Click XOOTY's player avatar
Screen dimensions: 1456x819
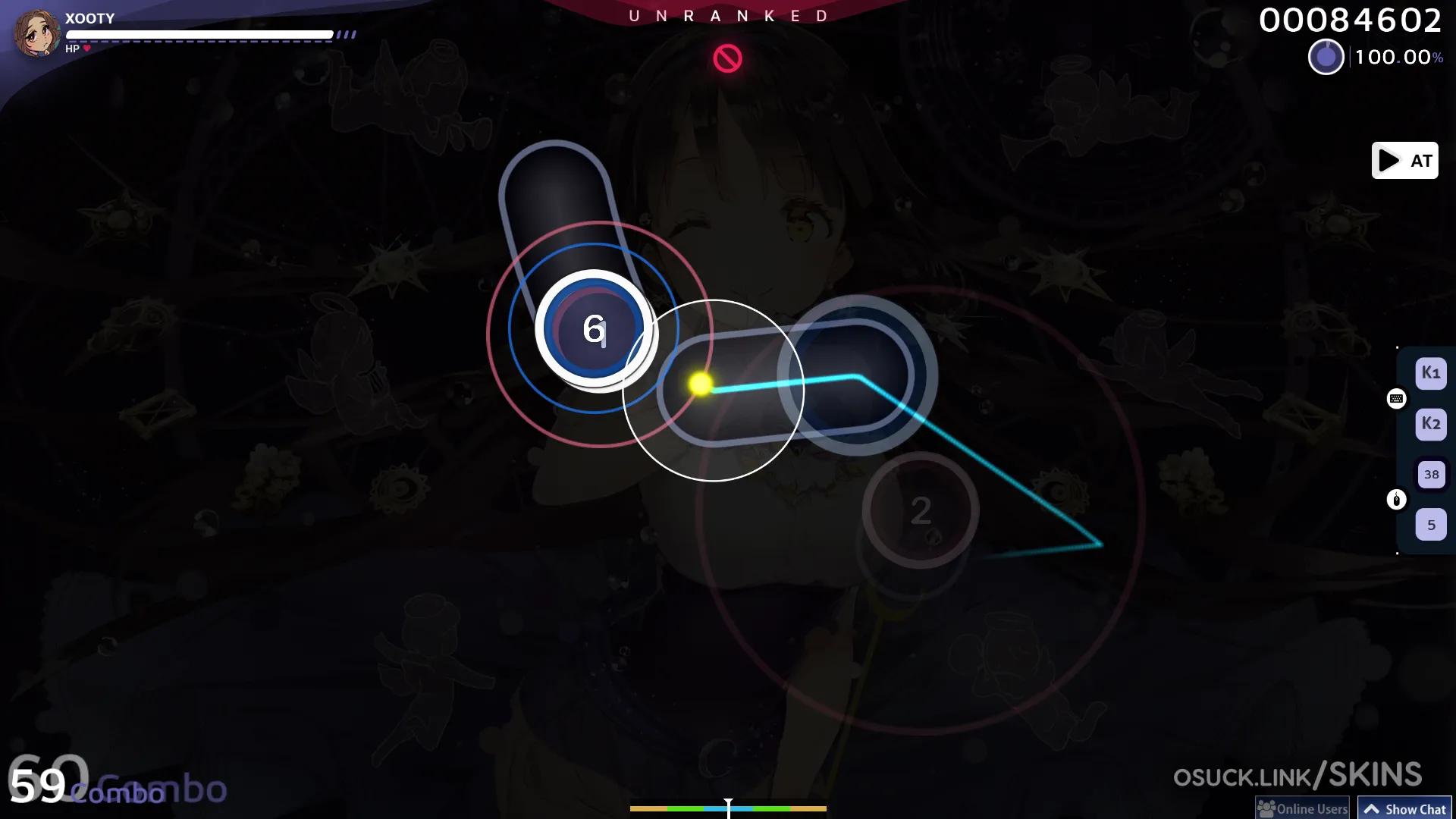coord(36,33)
